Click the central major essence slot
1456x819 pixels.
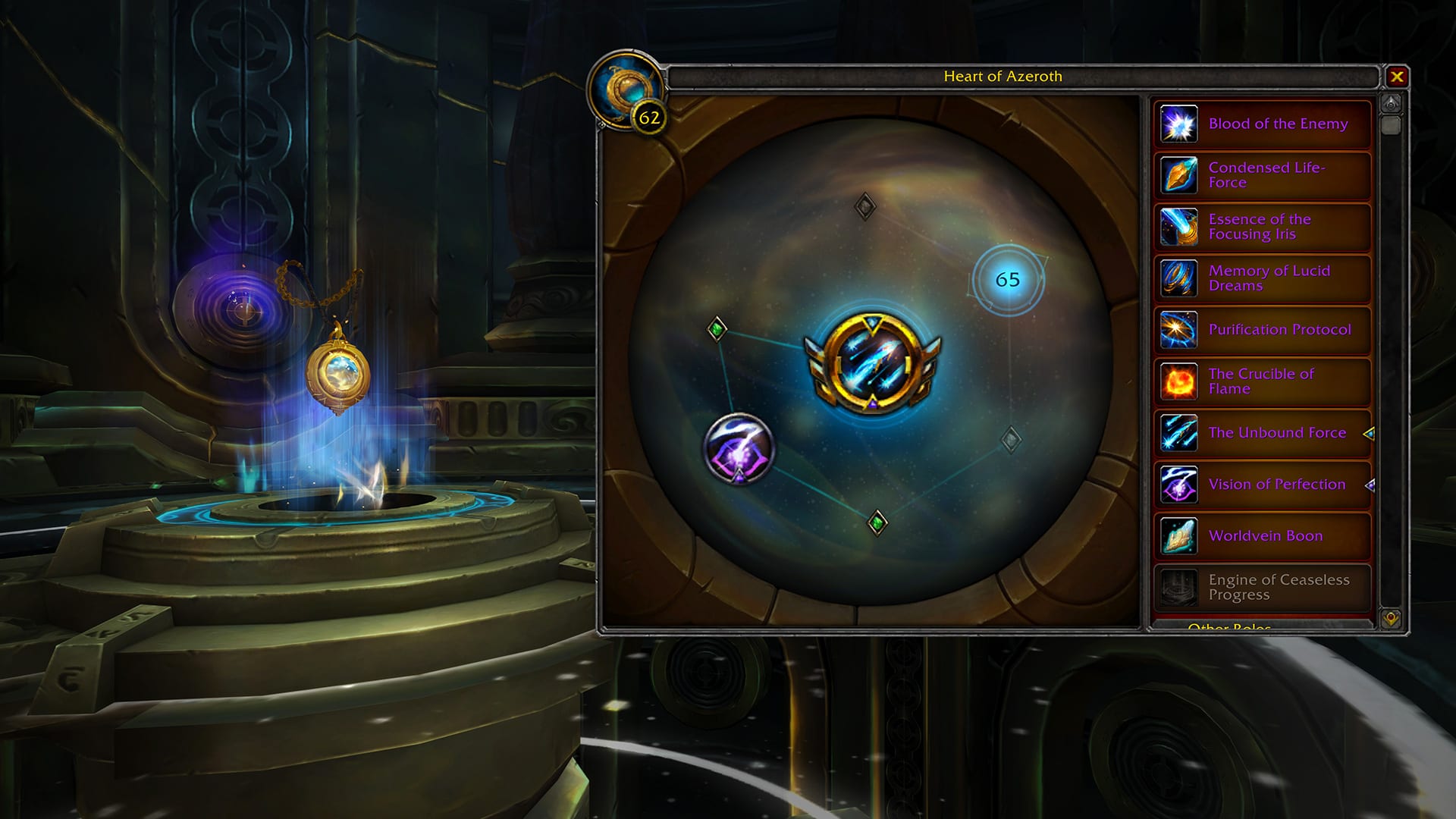pos(874,363)
